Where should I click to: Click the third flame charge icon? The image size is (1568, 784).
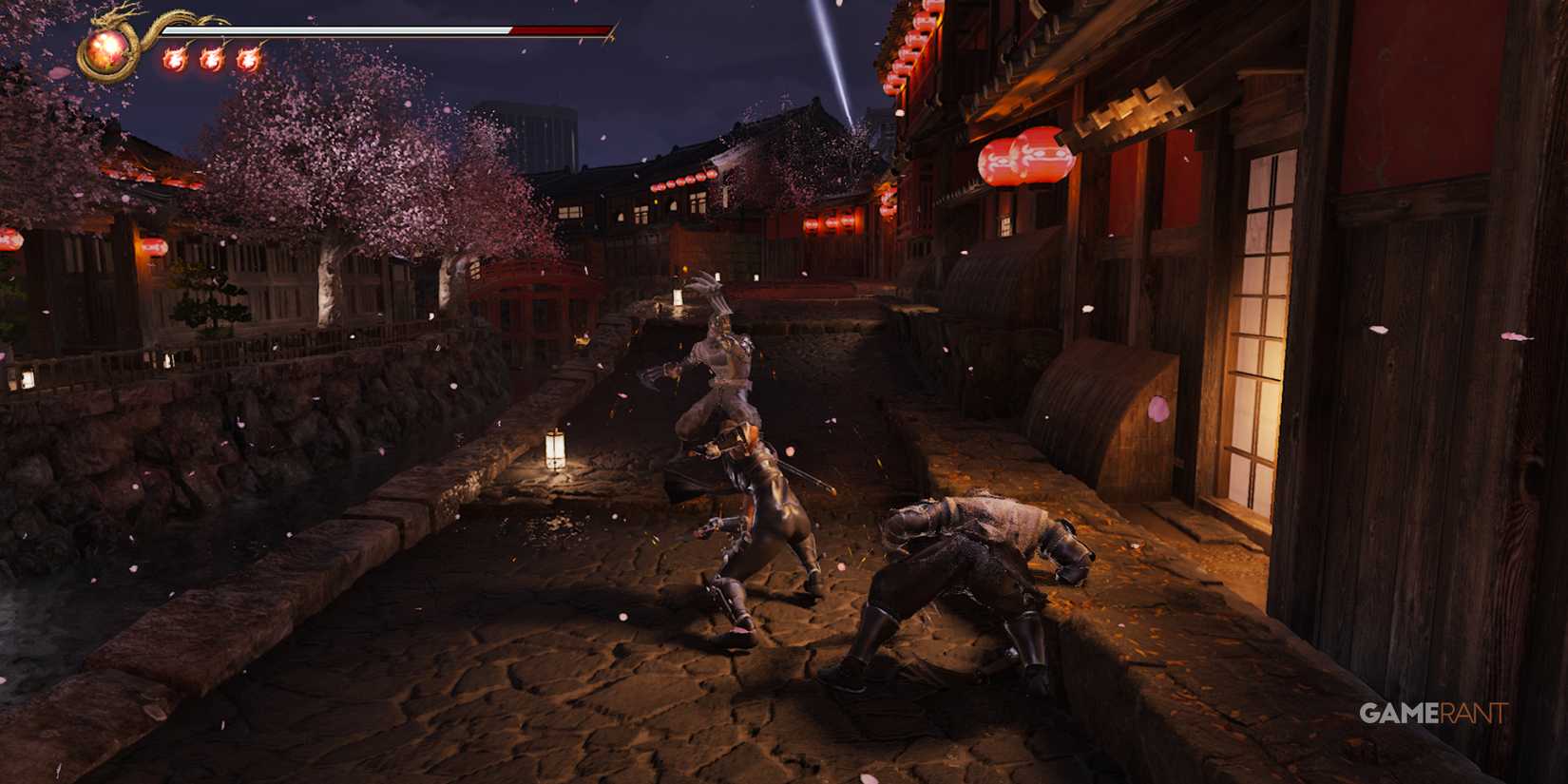coord(250,59)
